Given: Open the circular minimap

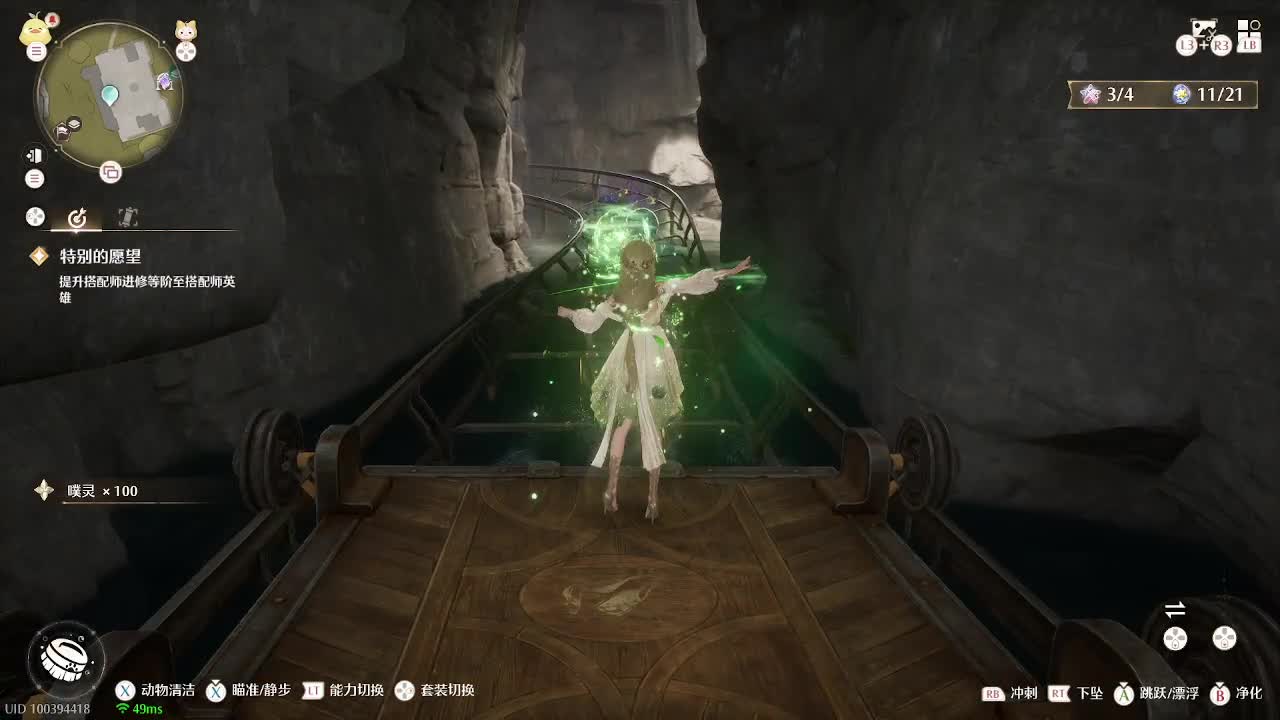Looking at the screenshot, I should pyautogui.click(x=109, y=96).
